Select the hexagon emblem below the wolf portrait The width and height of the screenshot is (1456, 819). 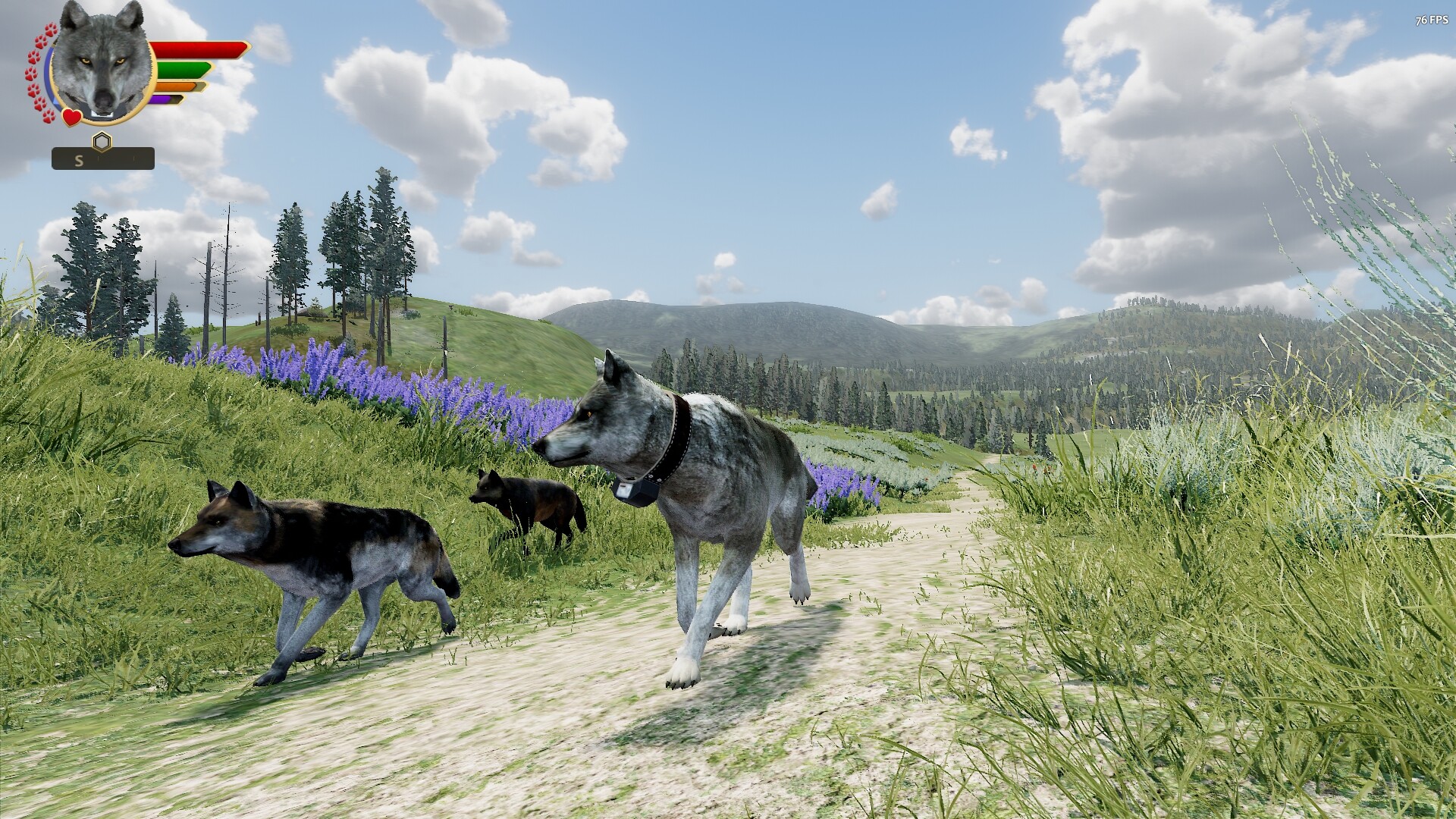[x=102, y=140]
